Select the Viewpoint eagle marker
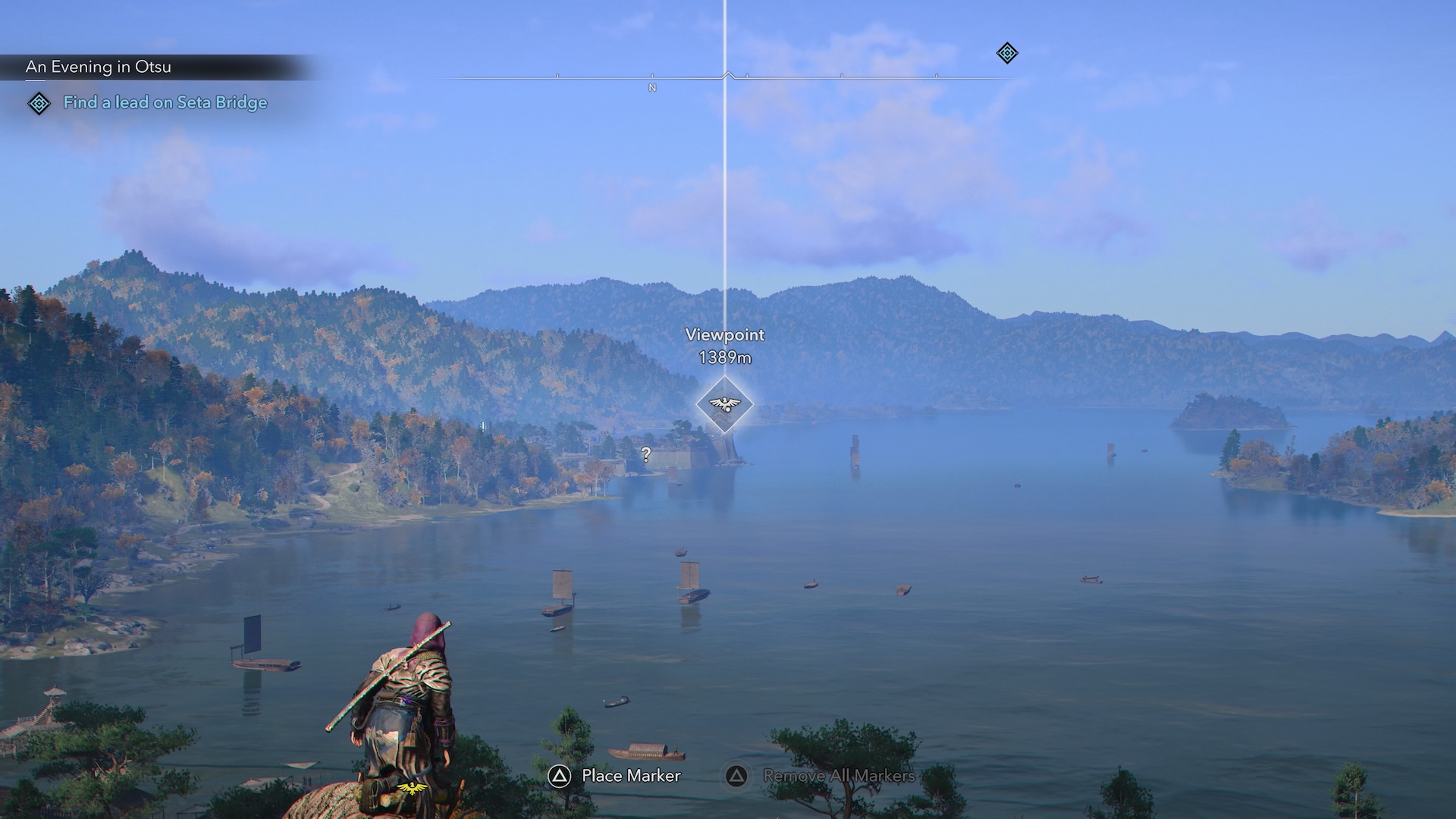Viewport: 1456px width, 819px height. pyautogui.click(x=724, y=404)
